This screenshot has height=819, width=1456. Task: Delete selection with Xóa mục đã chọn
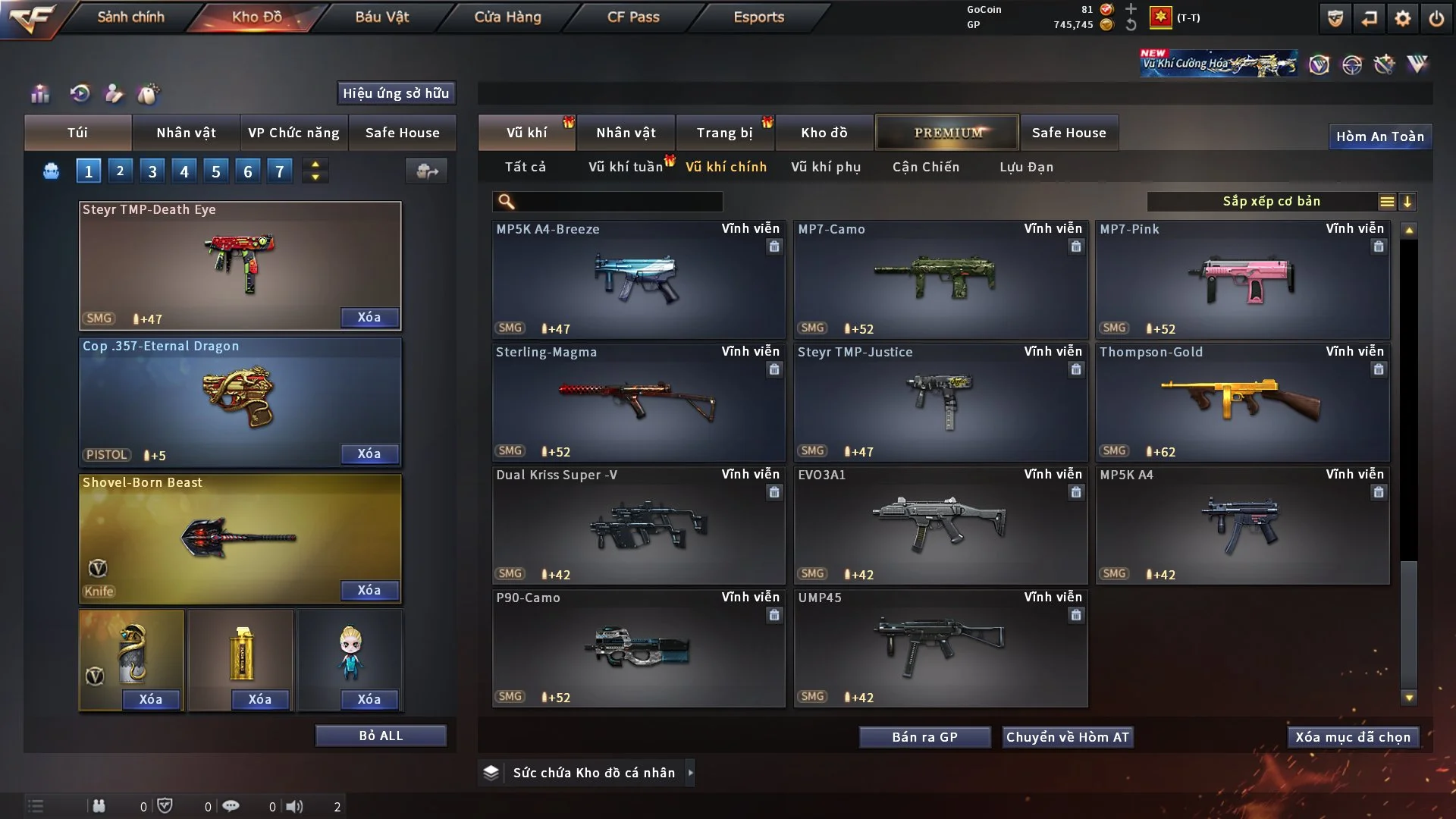1353,737
